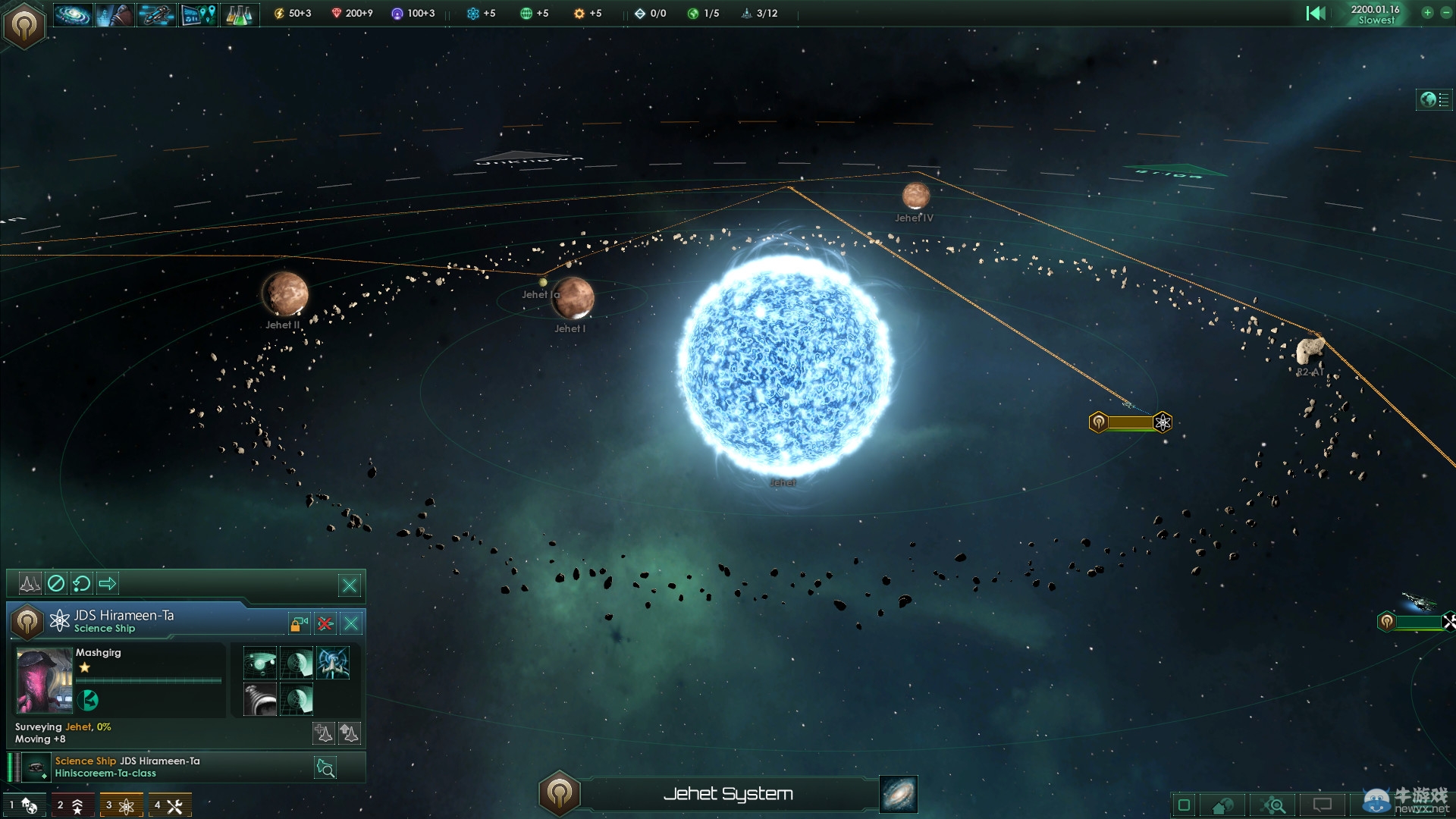Screen dimensions: 1456x819
Task: Select control group 4 construction tab
Action: tap(169, 805)
